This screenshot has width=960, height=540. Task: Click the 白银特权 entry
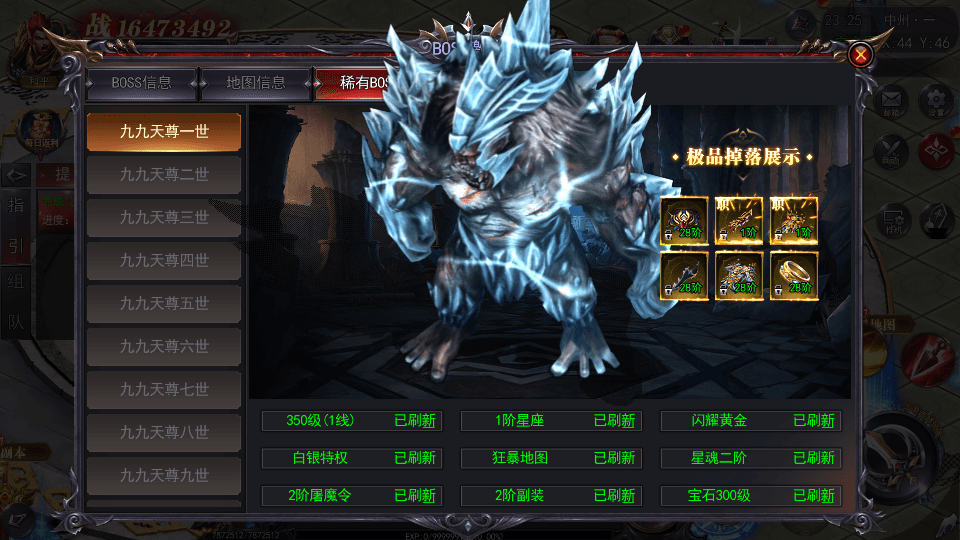click(350, 458)
